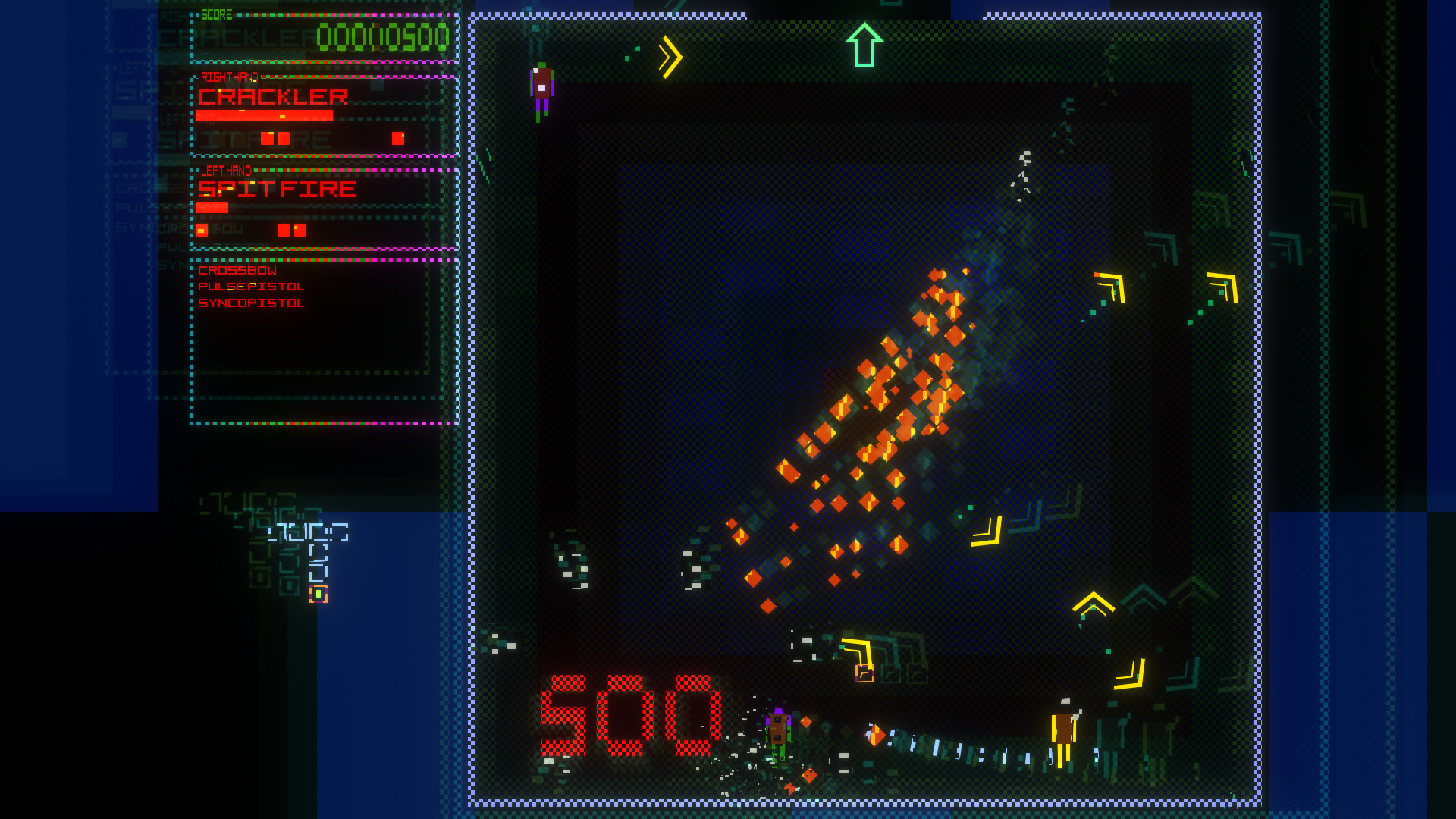Click the yellow-clothed enemy at arena bottom
Image resolution: width=1456 pixels, height=819 pixels.
coord(1065,732)
